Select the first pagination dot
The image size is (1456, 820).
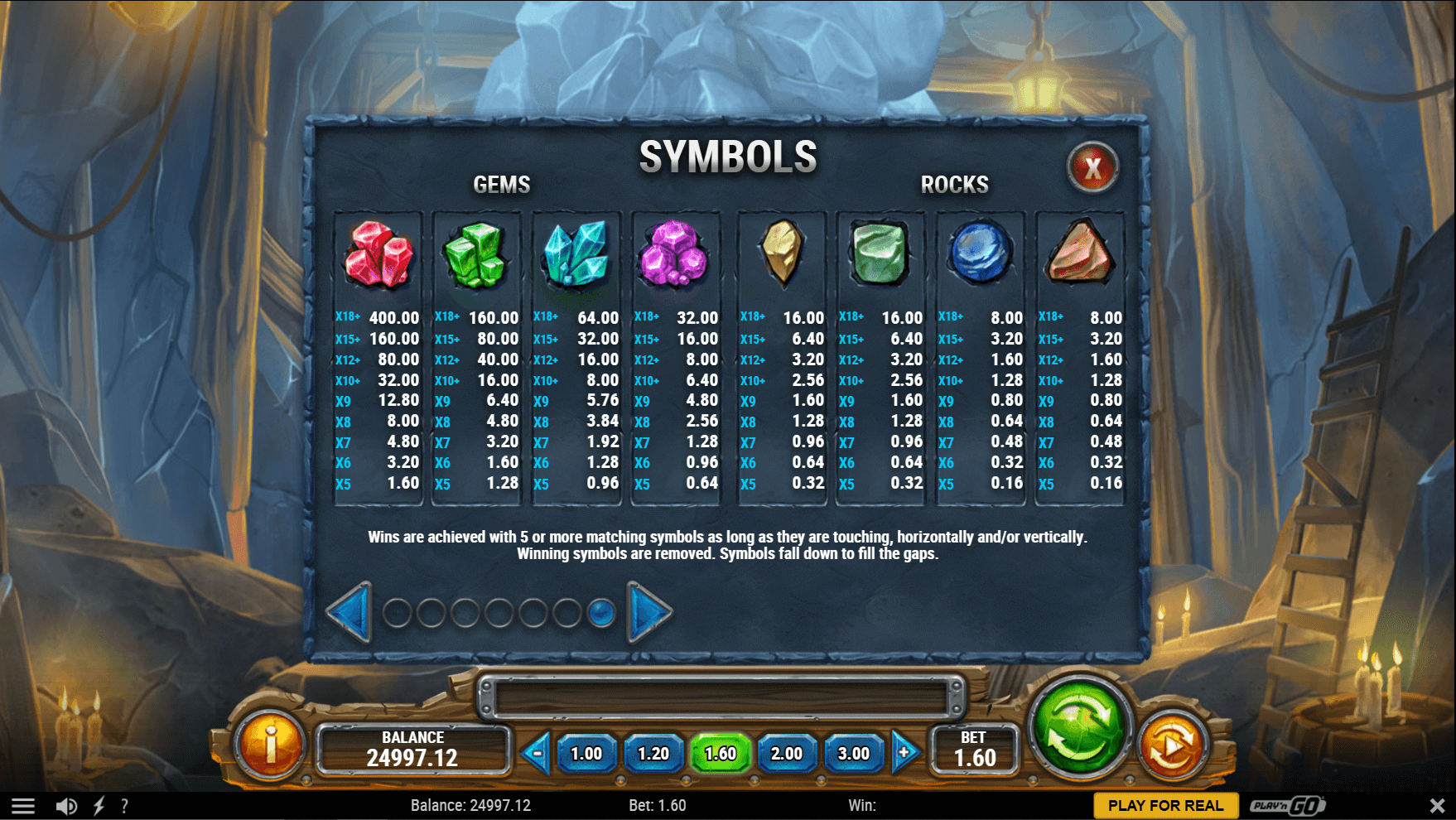(397, 615)
